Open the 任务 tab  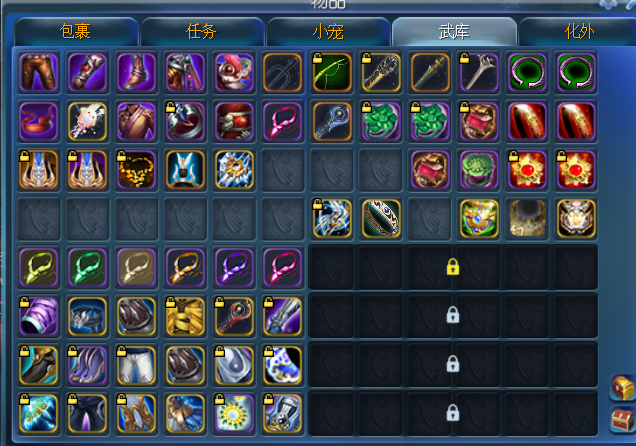click(201, 31)
